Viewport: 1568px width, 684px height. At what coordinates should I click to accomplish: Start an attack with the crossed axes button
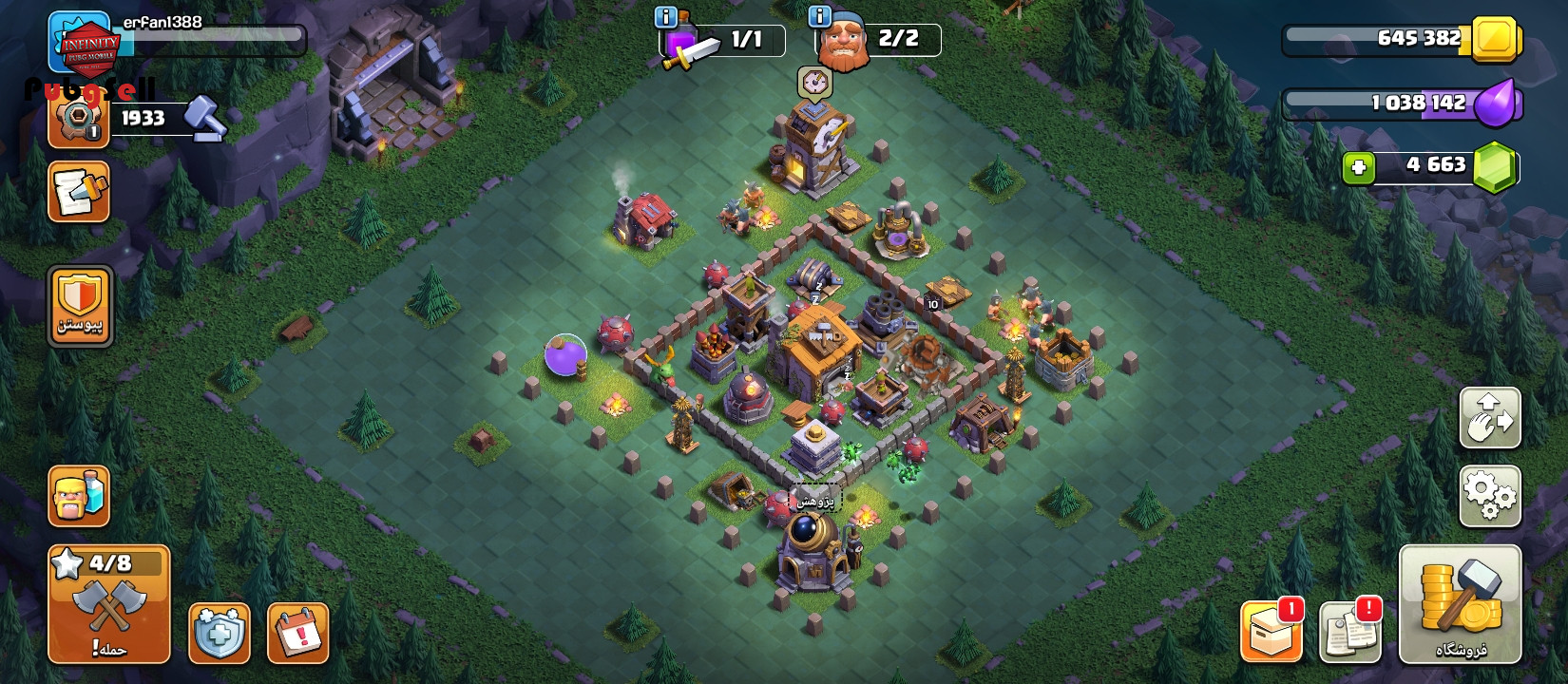(x=109, y=604)
